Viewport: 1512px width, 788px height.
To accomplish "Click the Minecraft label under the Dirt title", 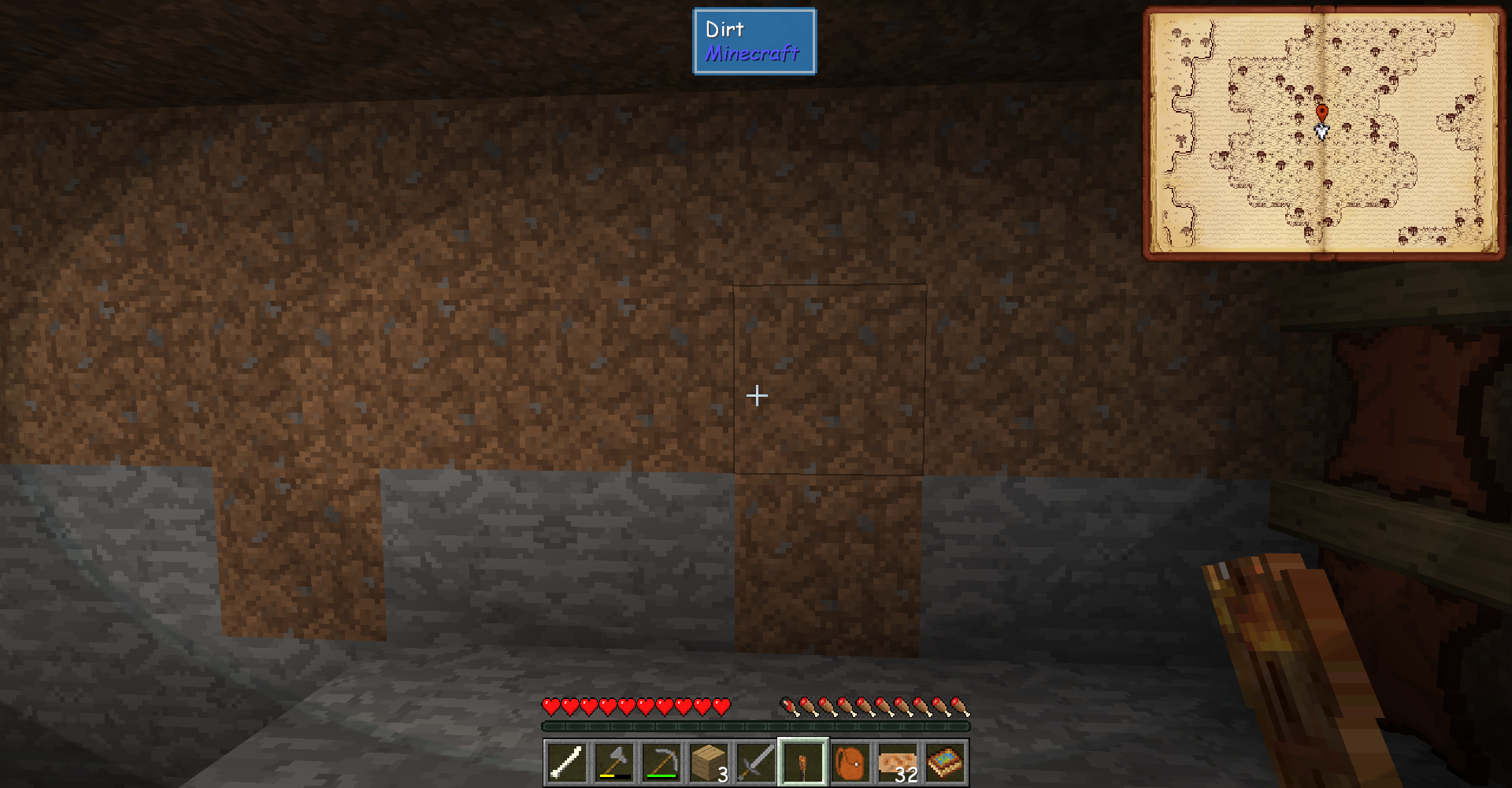I will pos(750,53).
